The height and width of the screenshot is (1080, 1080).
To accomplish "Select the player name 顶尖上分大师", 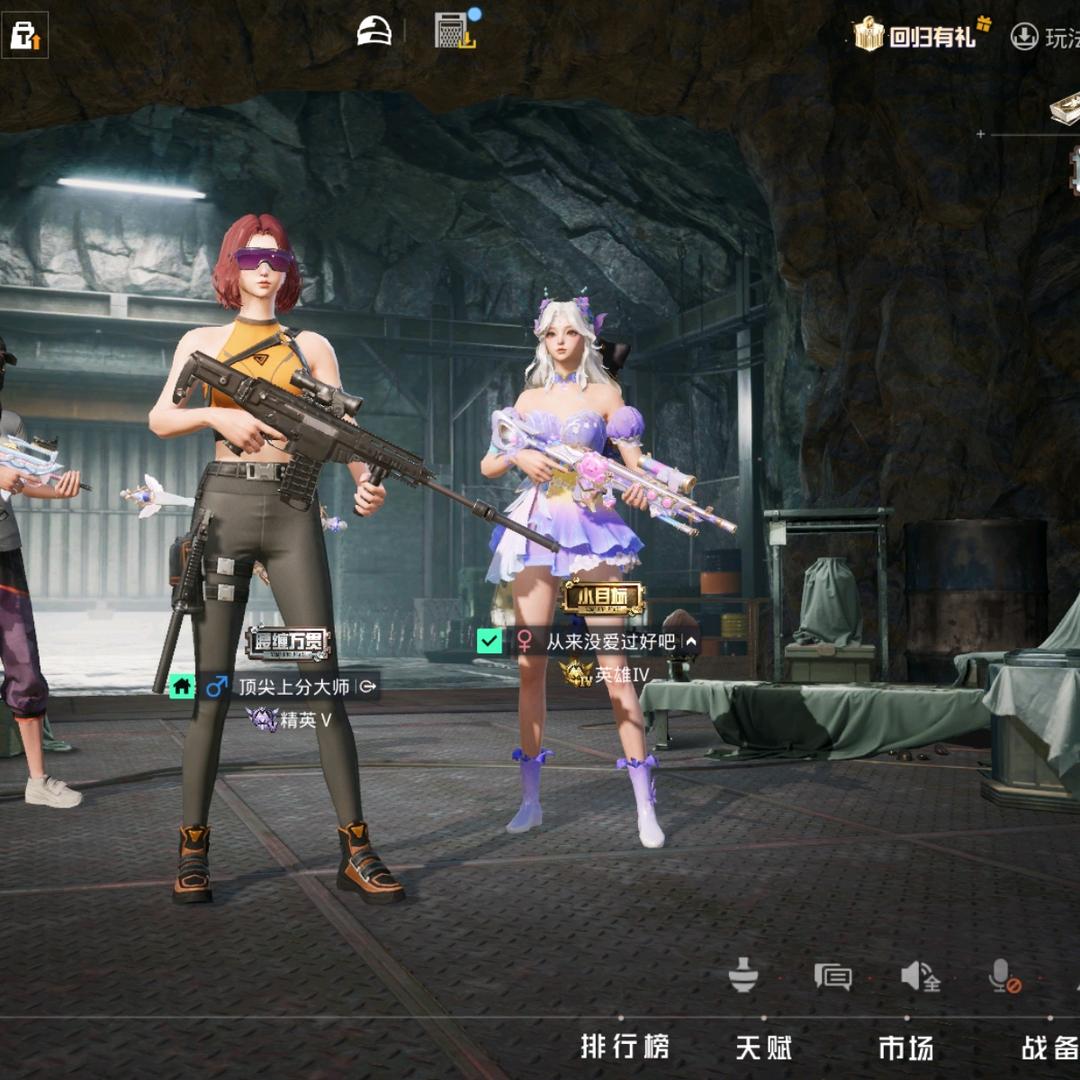I will [293, 687].
